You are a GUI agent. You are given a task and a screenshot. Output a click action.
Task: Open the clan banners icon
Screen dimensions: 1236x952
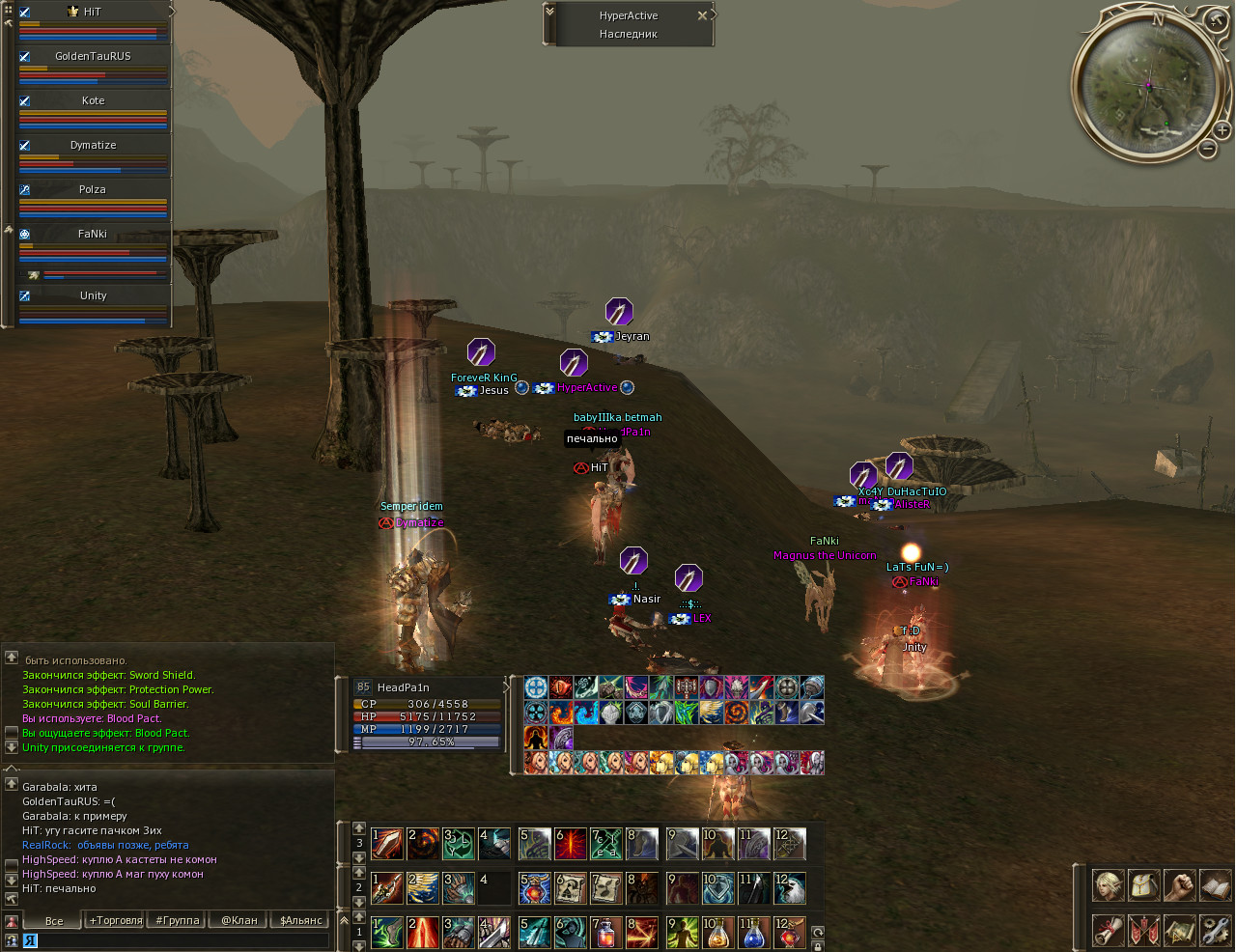tap(1144, 931)
